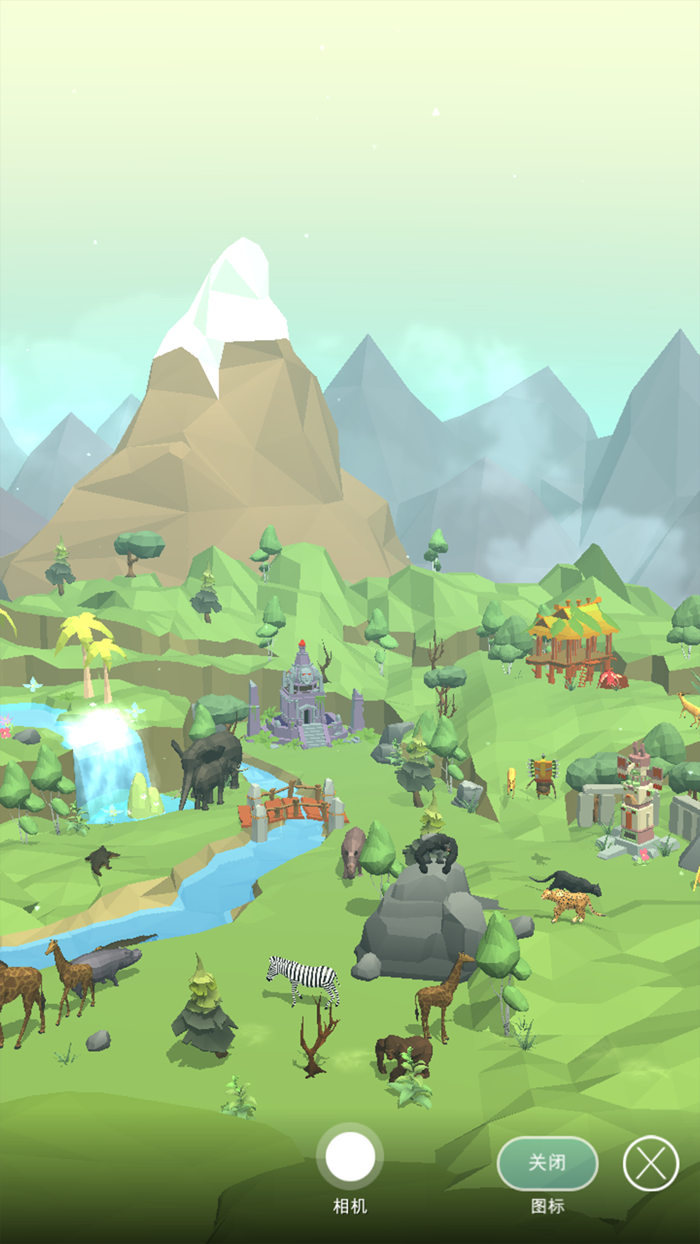Image resolution: width=700 pixels, height=1244 pixels.
Task: Close the camera view with the X
Action: [651, 1163]
